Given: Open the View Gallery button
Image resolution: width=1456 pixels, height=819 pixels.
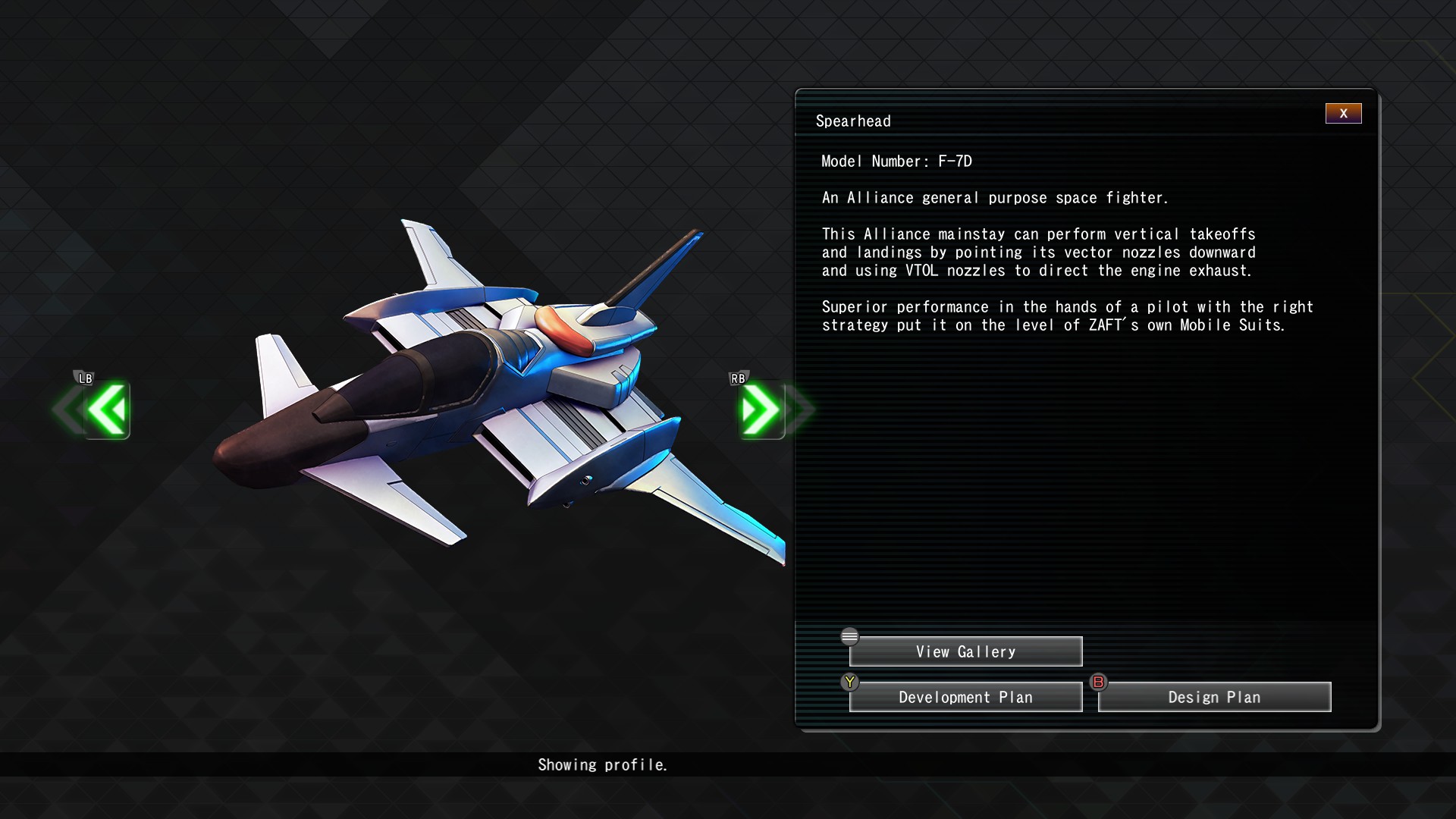Looking at the screenshot, I should [x=965, y=651].
